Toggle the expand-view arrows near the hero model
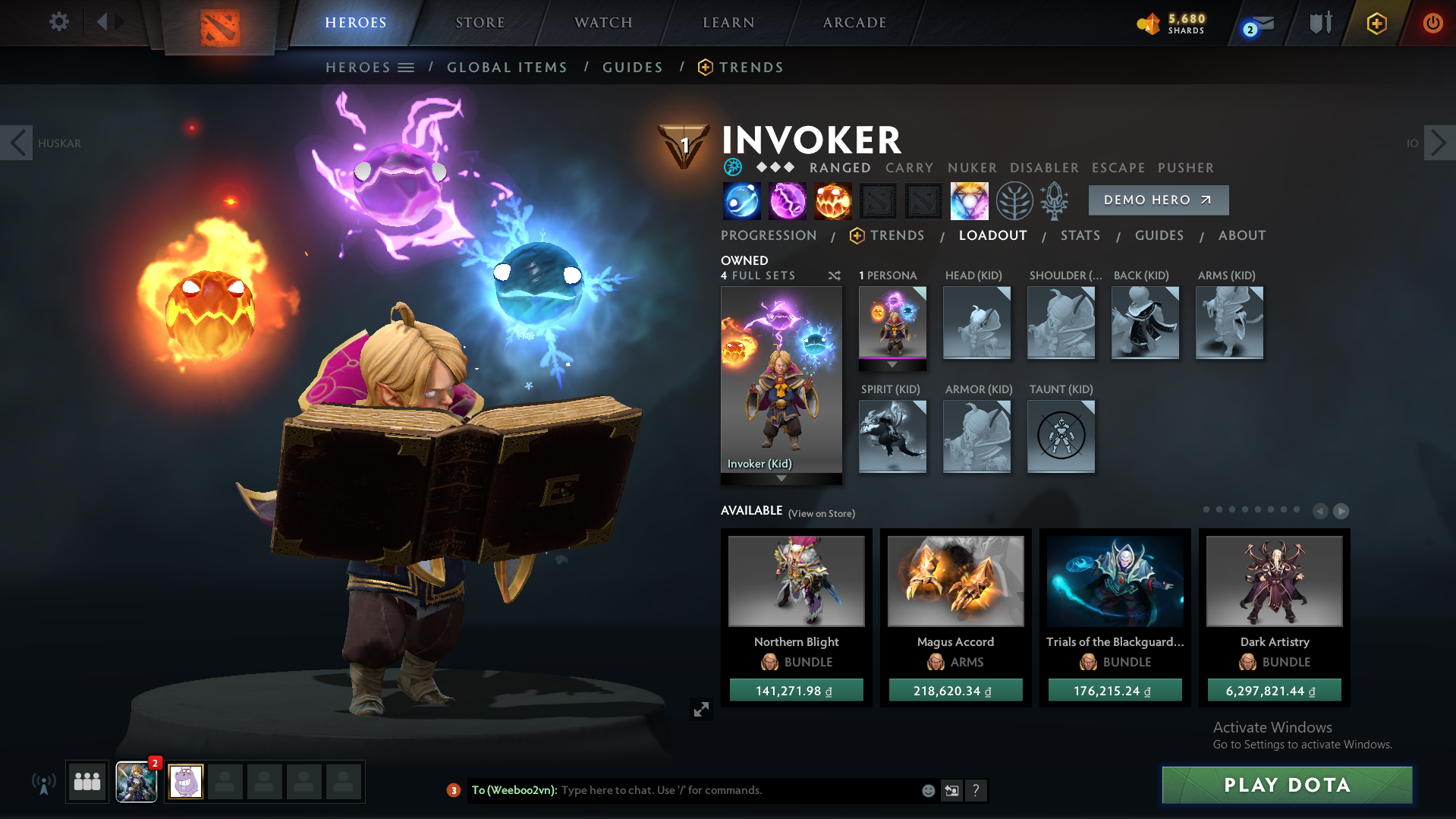The width and height of the screenshot is (1456, 819). point(701,708)
